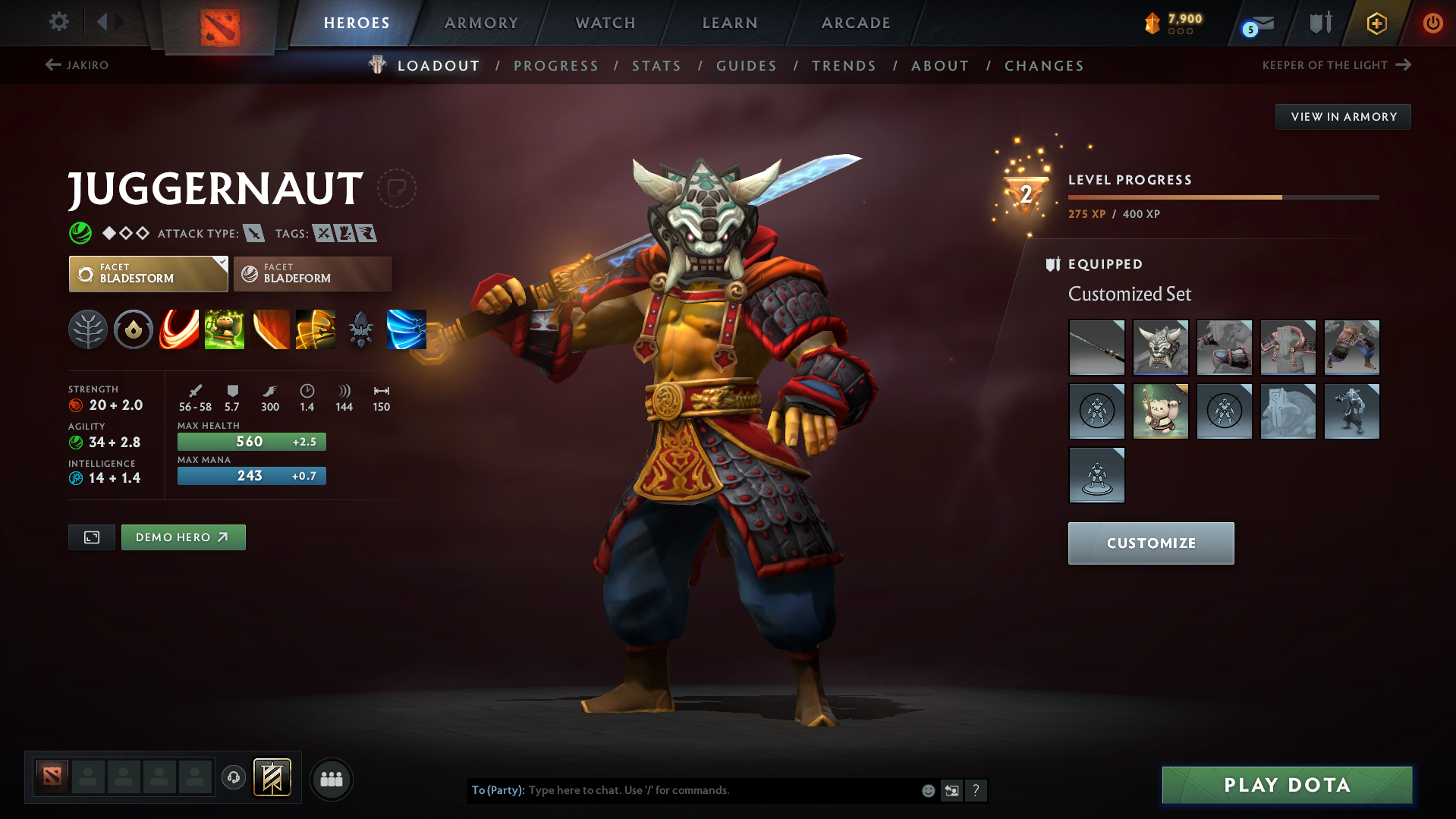Open the friends list icon
The height and width of the screenshot is (819, 1456).
point(332,780)
